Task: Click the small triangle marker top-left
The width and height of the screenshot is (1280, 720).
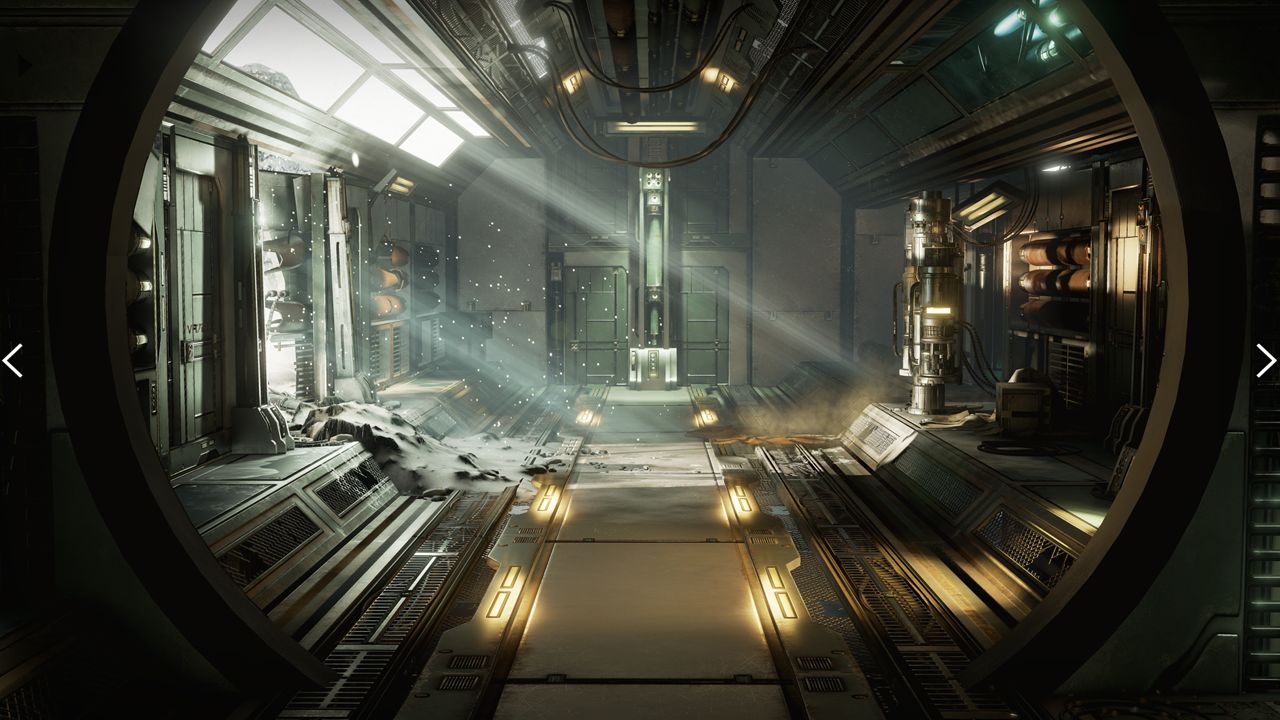Action: [x=22, y=65]
